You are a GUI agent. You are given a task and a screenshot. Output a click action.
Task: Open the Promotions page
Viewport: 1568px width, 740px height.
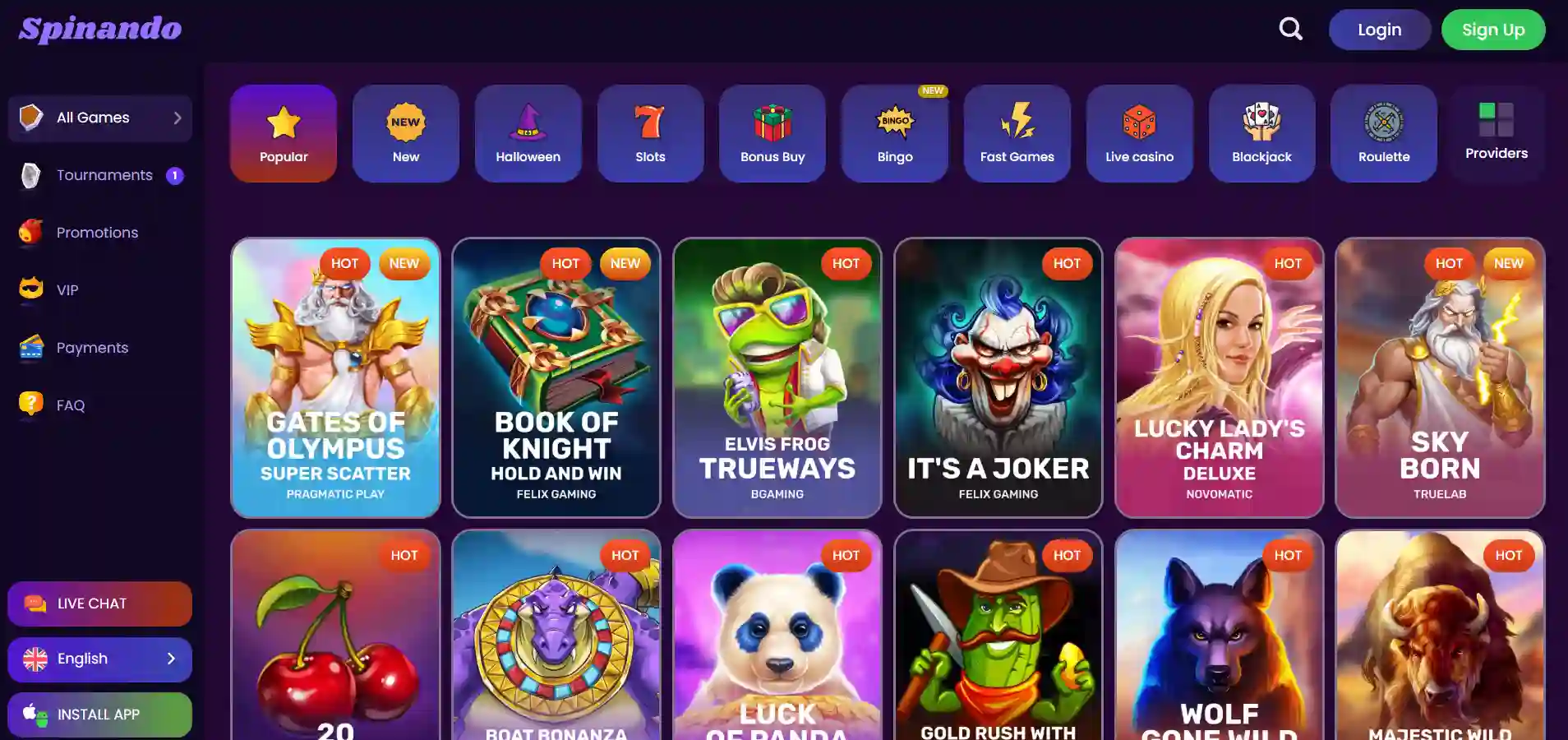tap(97, 233)
